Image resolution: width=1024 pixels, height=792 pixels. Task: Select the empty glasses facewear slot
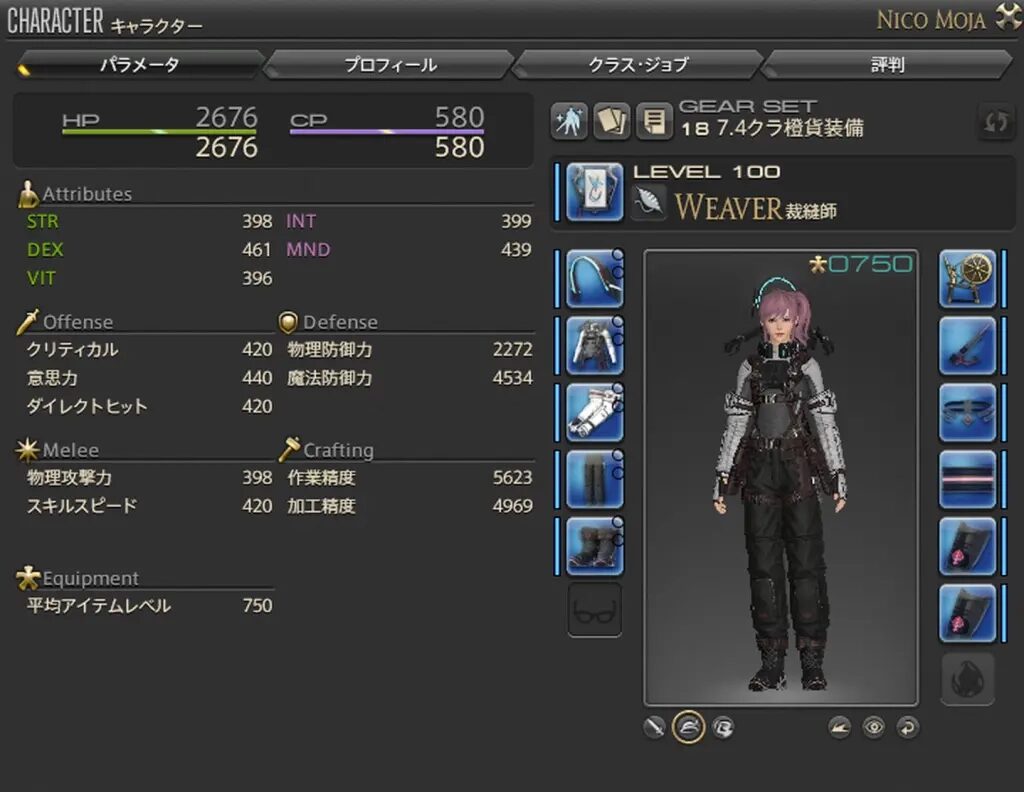pyautogui.click(x=595, y=611)
